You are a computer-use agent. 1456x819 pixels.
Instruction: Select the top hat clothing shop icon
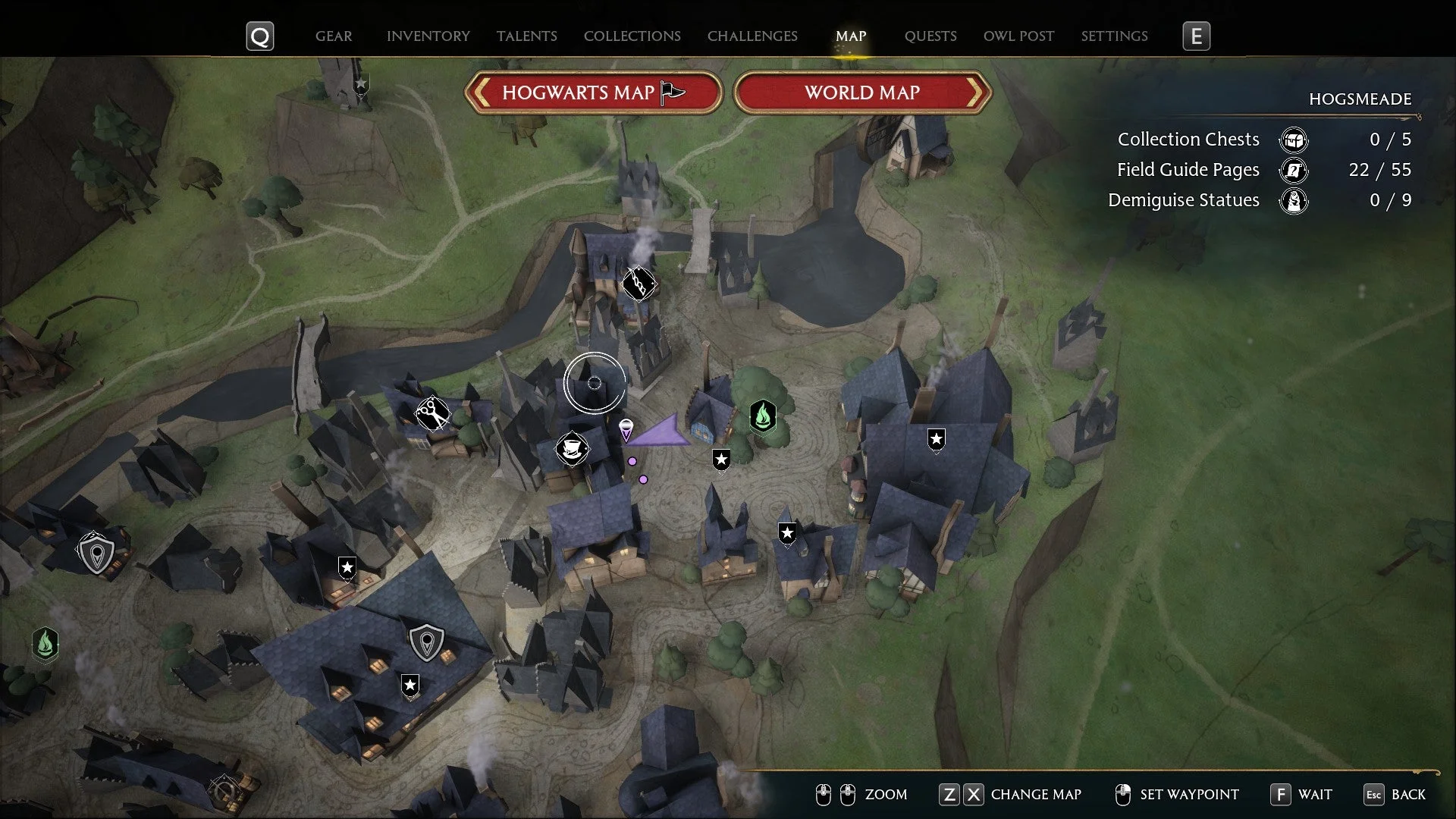(x=572, y=448)
